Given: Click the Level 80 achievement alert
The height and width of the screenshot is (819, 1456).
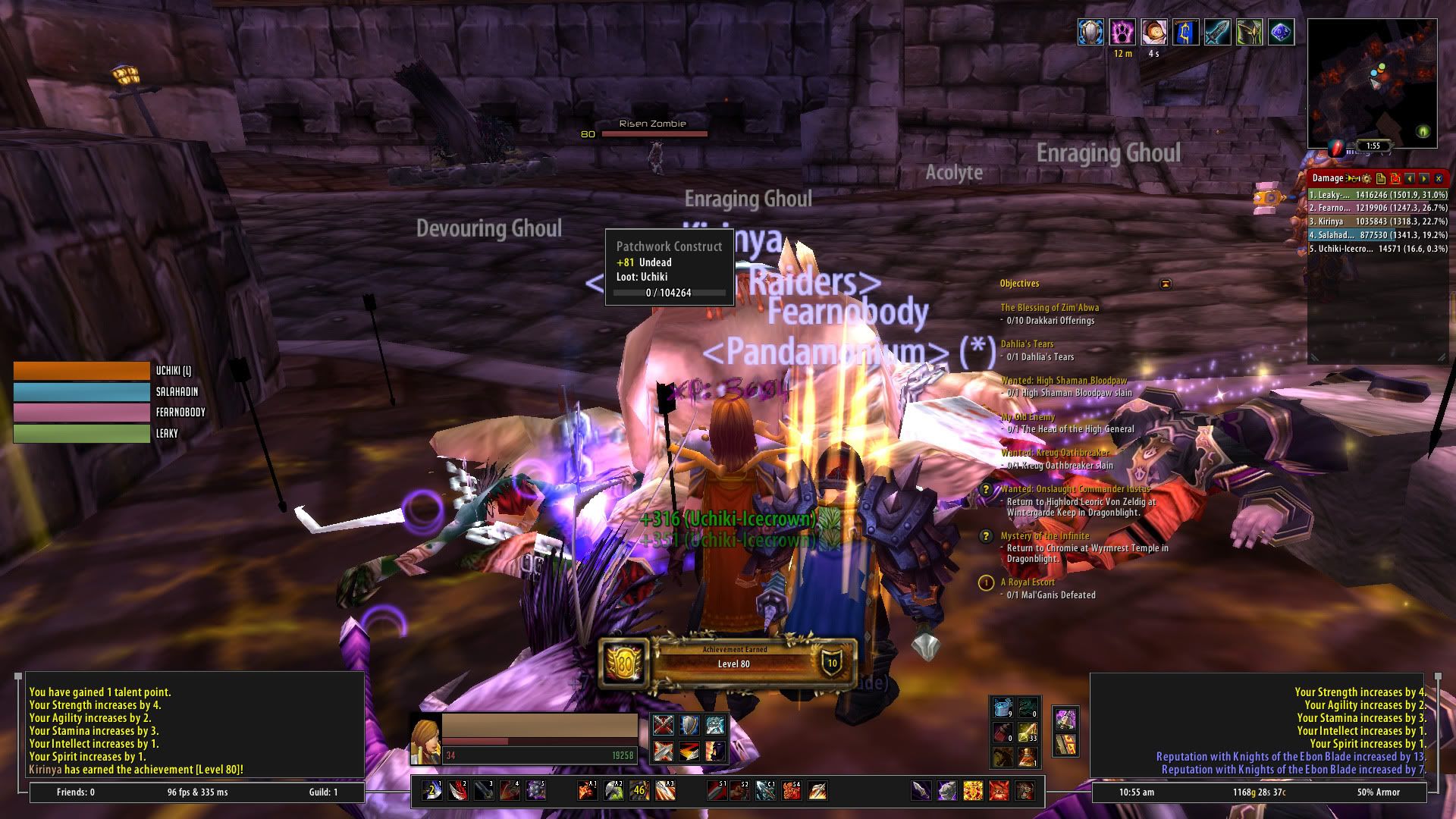Looking at the screenshot, I should tap(728, 664).
